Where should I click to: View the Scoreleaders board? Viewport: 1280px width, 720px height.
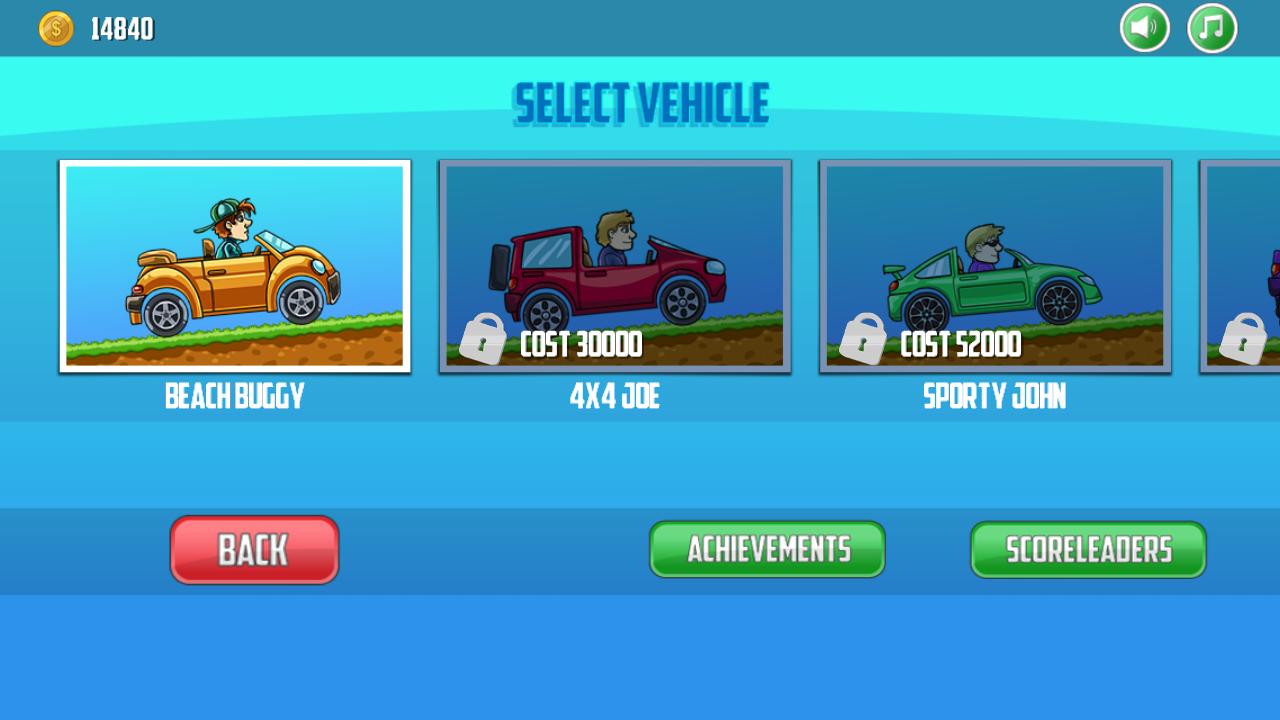tap(1088, 549)
